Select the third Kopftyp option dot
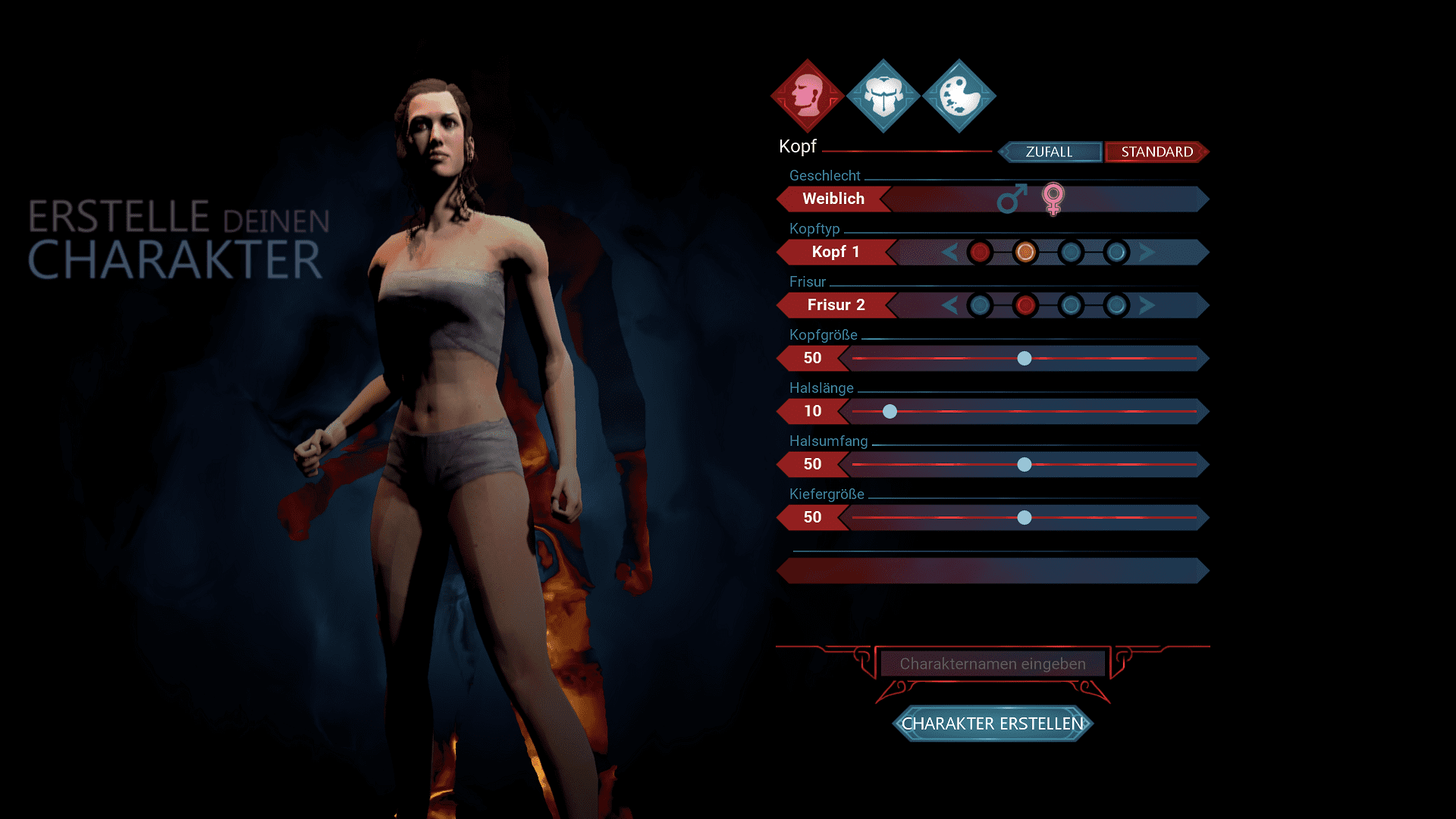1456x819 pixels. tap(1071, 252)
